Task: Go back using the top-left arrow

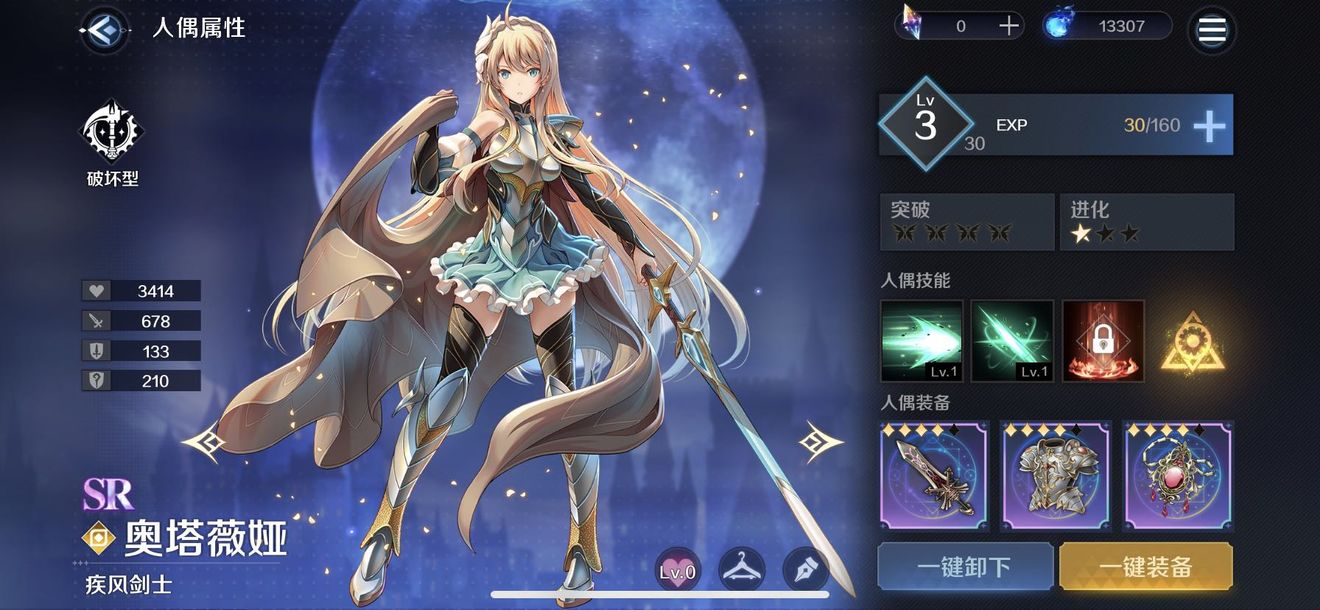Action: pyautogui.click(x=102, y=29)
